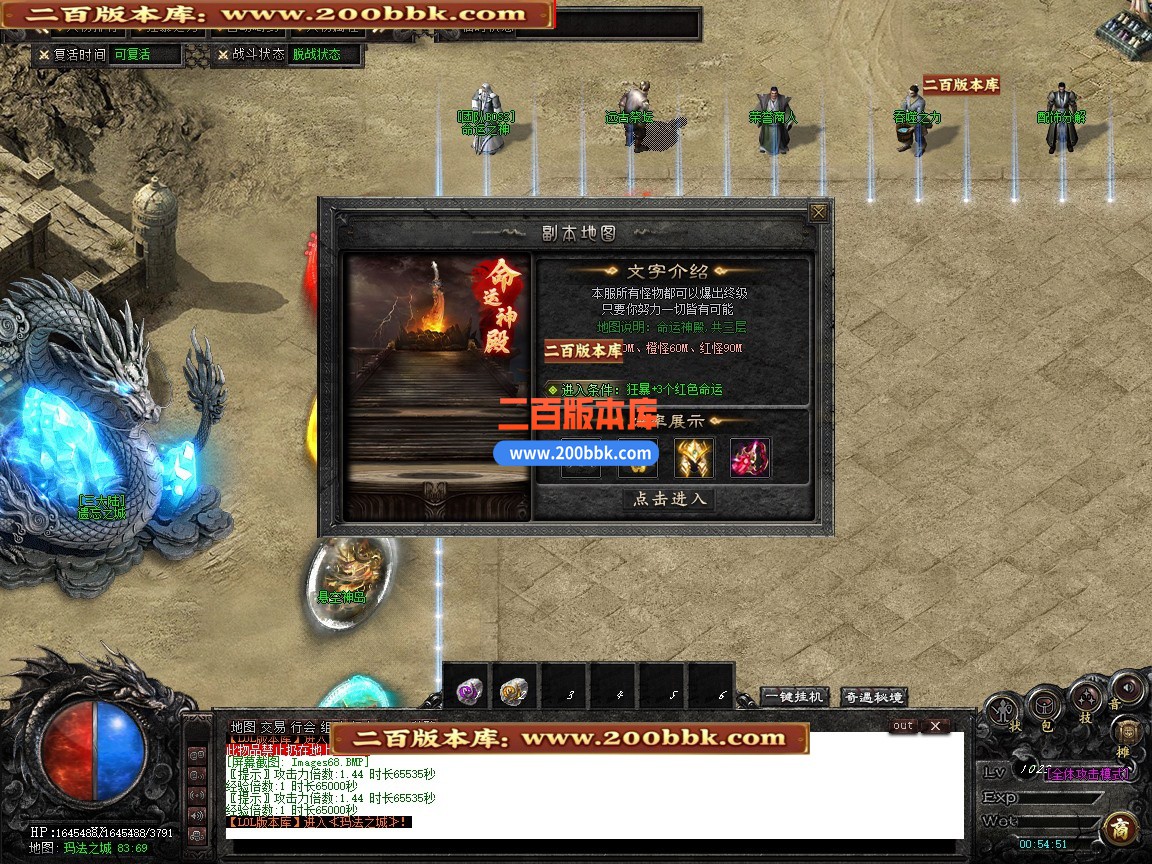Viewport: 1152px width, 864px height.
Task: Select the golden armor reward icon
Action: 694,457
